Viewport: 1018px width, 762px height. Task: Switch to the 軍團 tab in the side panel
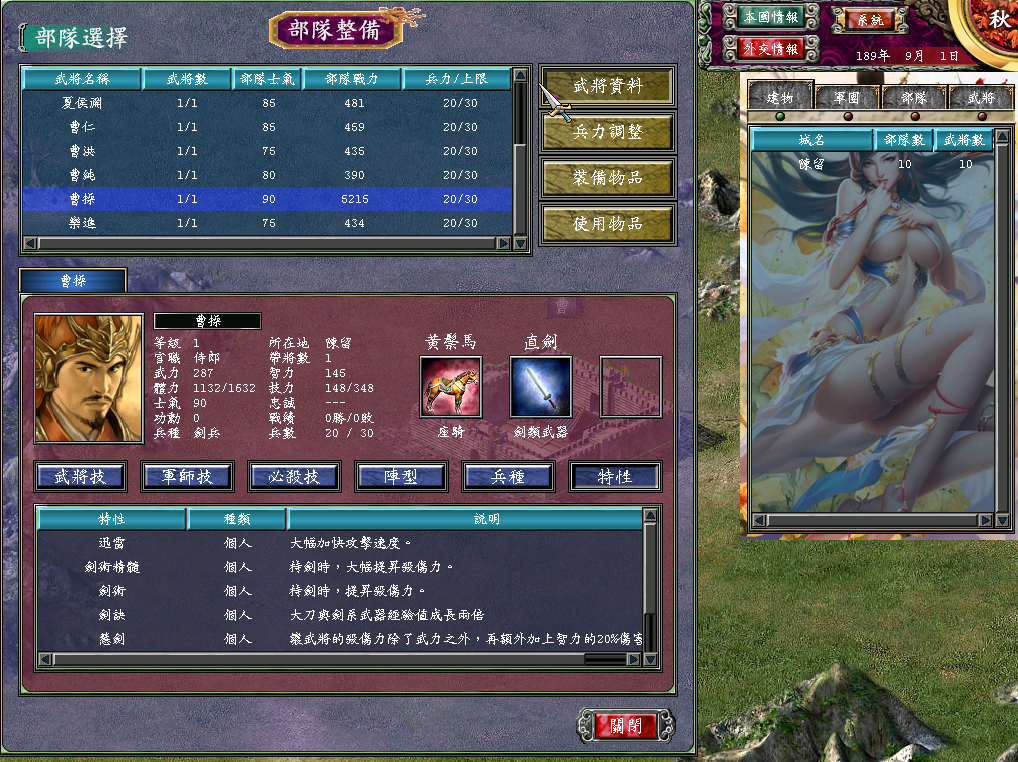(x=846, y=98)
